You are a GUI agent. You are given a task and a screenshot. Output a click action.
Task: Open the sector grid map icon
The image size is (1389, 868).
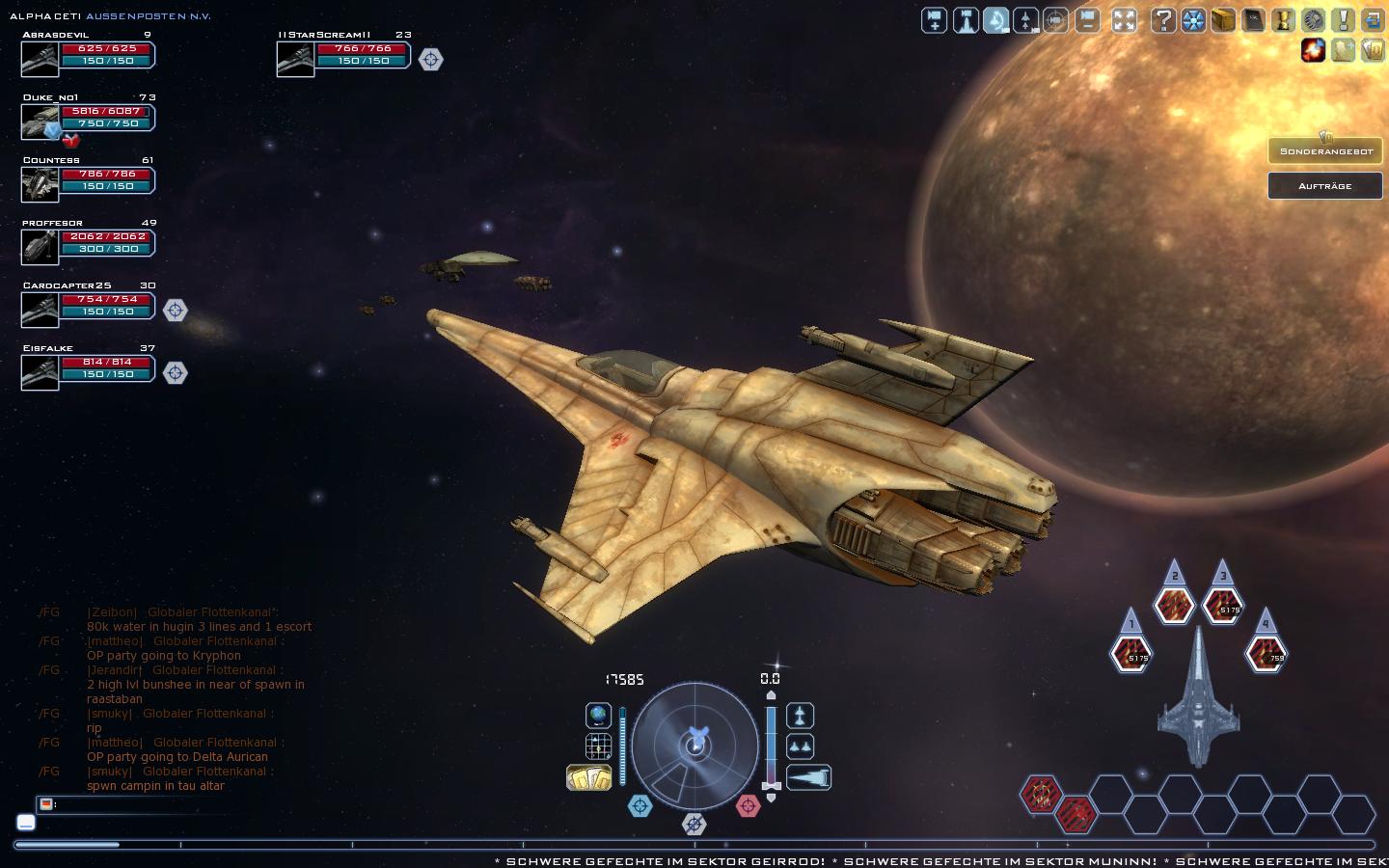[598, 746]
